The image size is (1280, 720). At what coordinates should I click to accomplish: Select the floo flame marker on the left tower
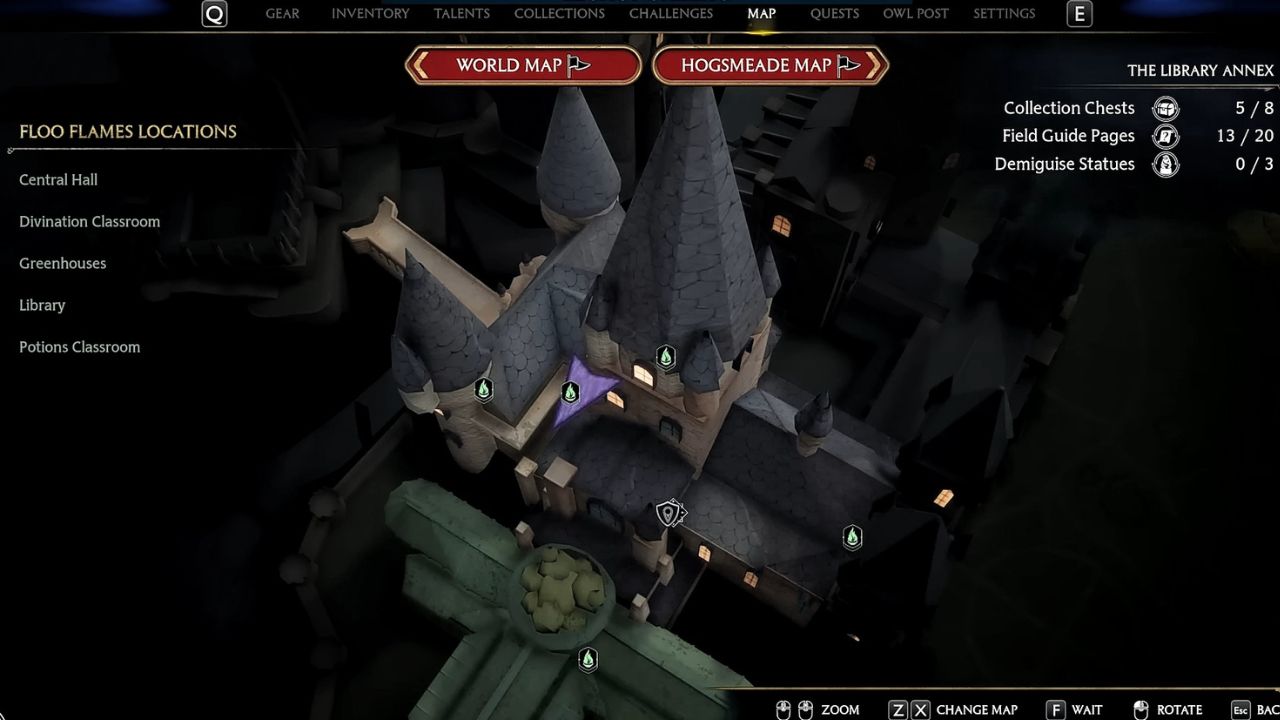(483, 391)
